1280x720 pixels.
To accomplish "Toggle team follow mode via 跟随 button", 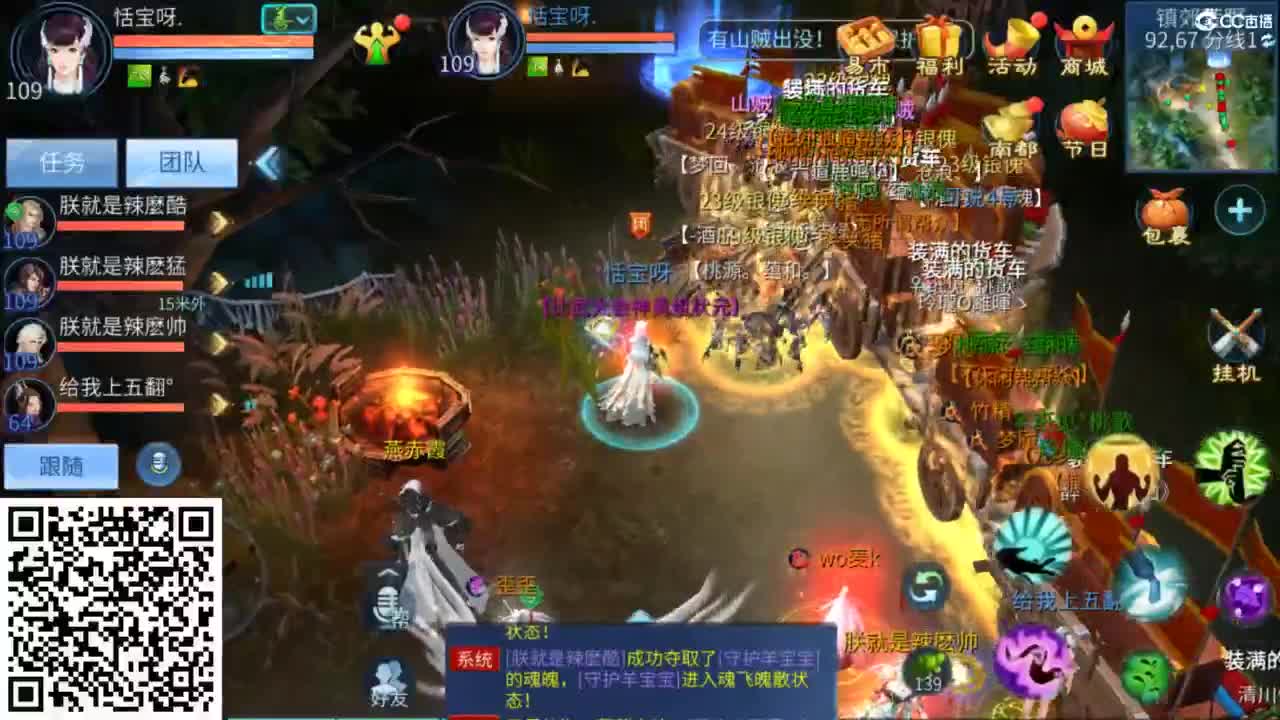I will 62,466.
